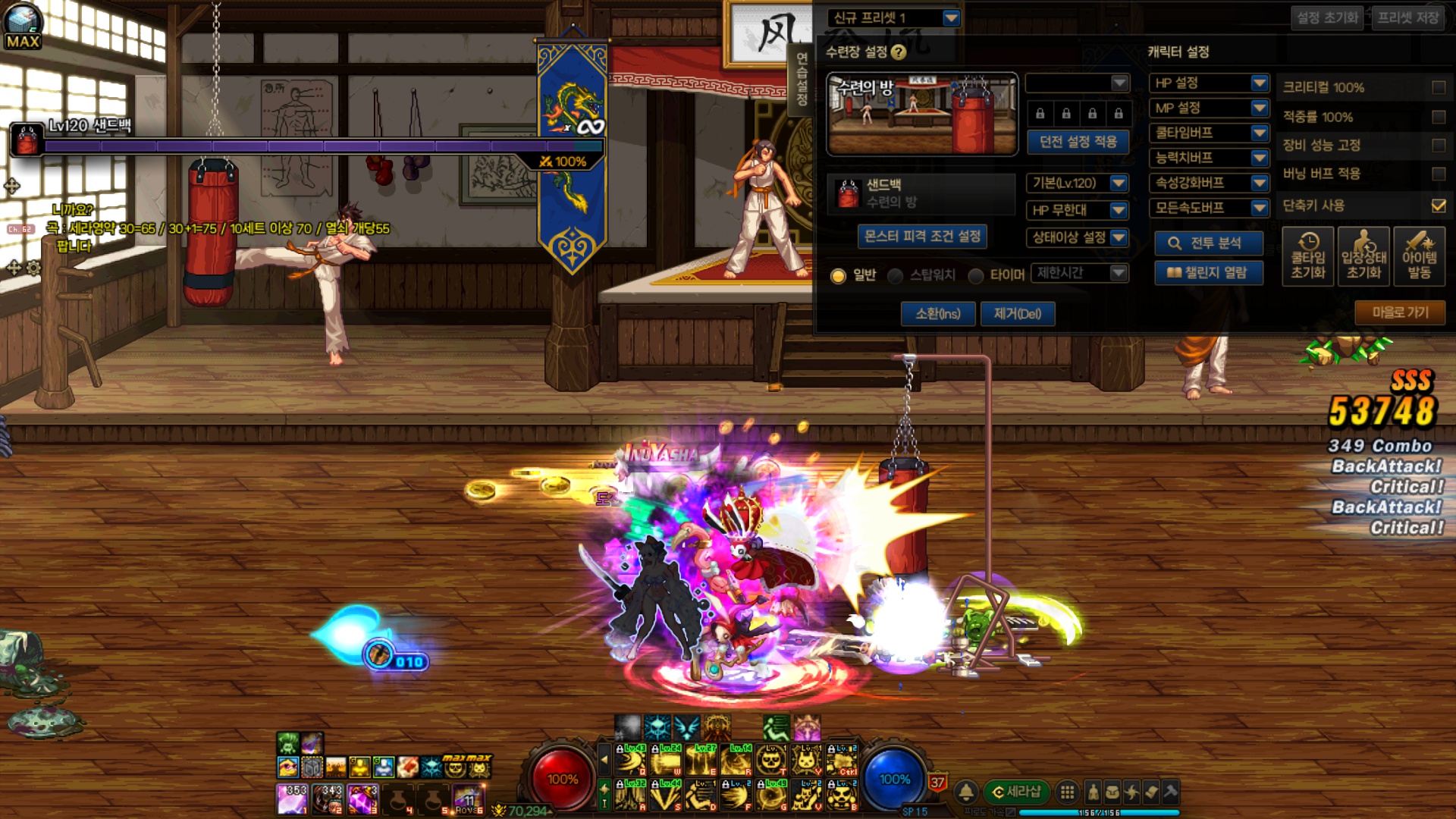Save the preset with 프리셋 저장
The image size is (1456, 819).
pos(1407,18)
